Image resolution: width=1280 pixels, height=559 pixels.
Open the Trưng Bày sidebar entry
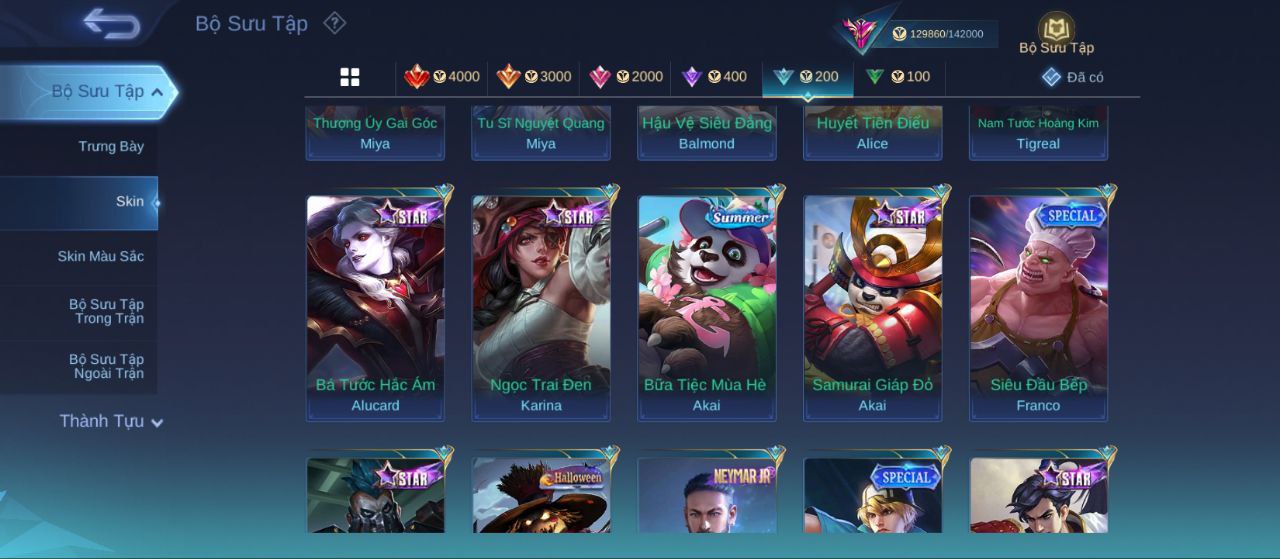(x=111, y=147)
